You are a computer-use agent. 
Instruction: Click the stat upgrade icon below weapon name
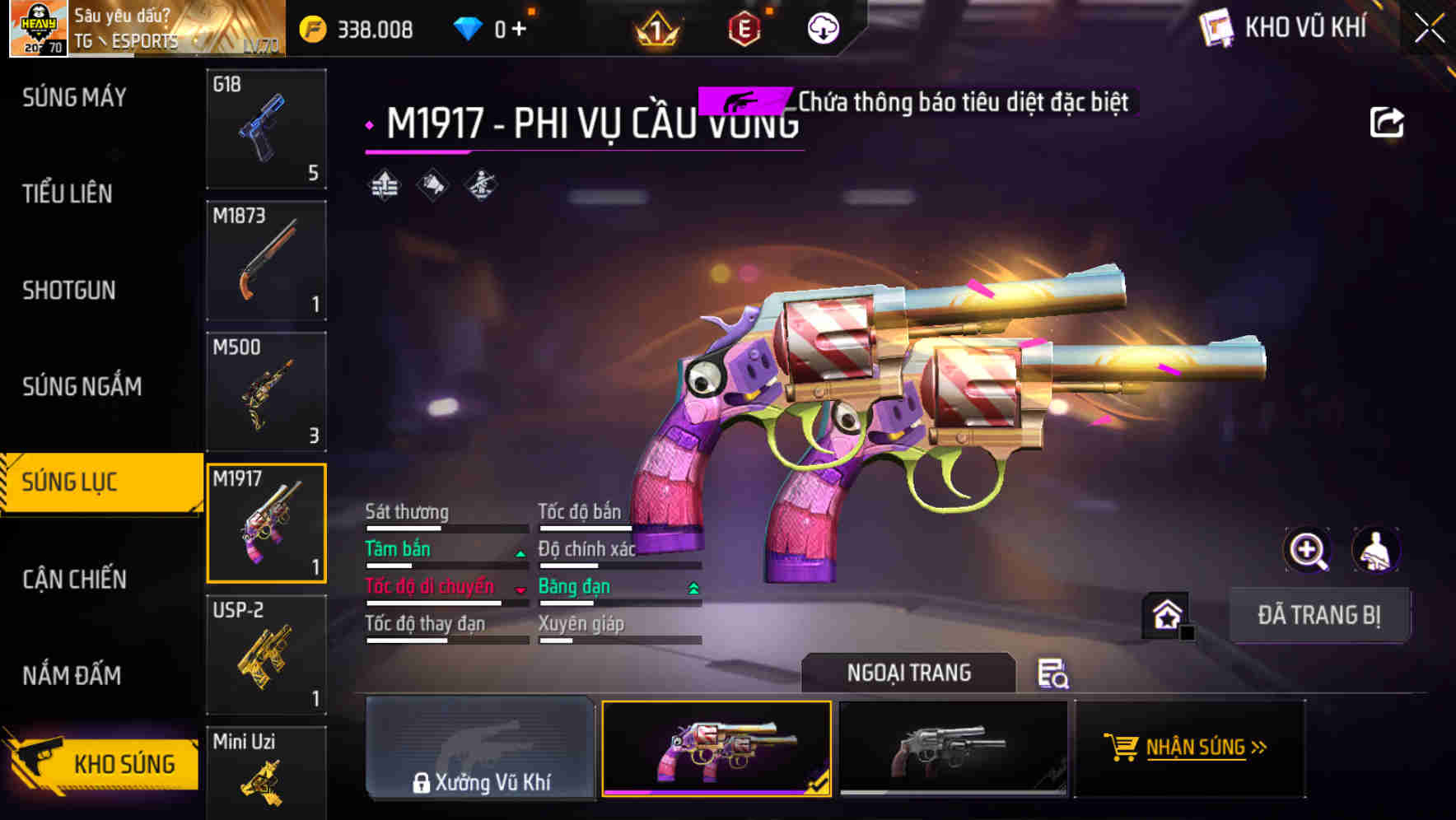click(x=384, y=185)
